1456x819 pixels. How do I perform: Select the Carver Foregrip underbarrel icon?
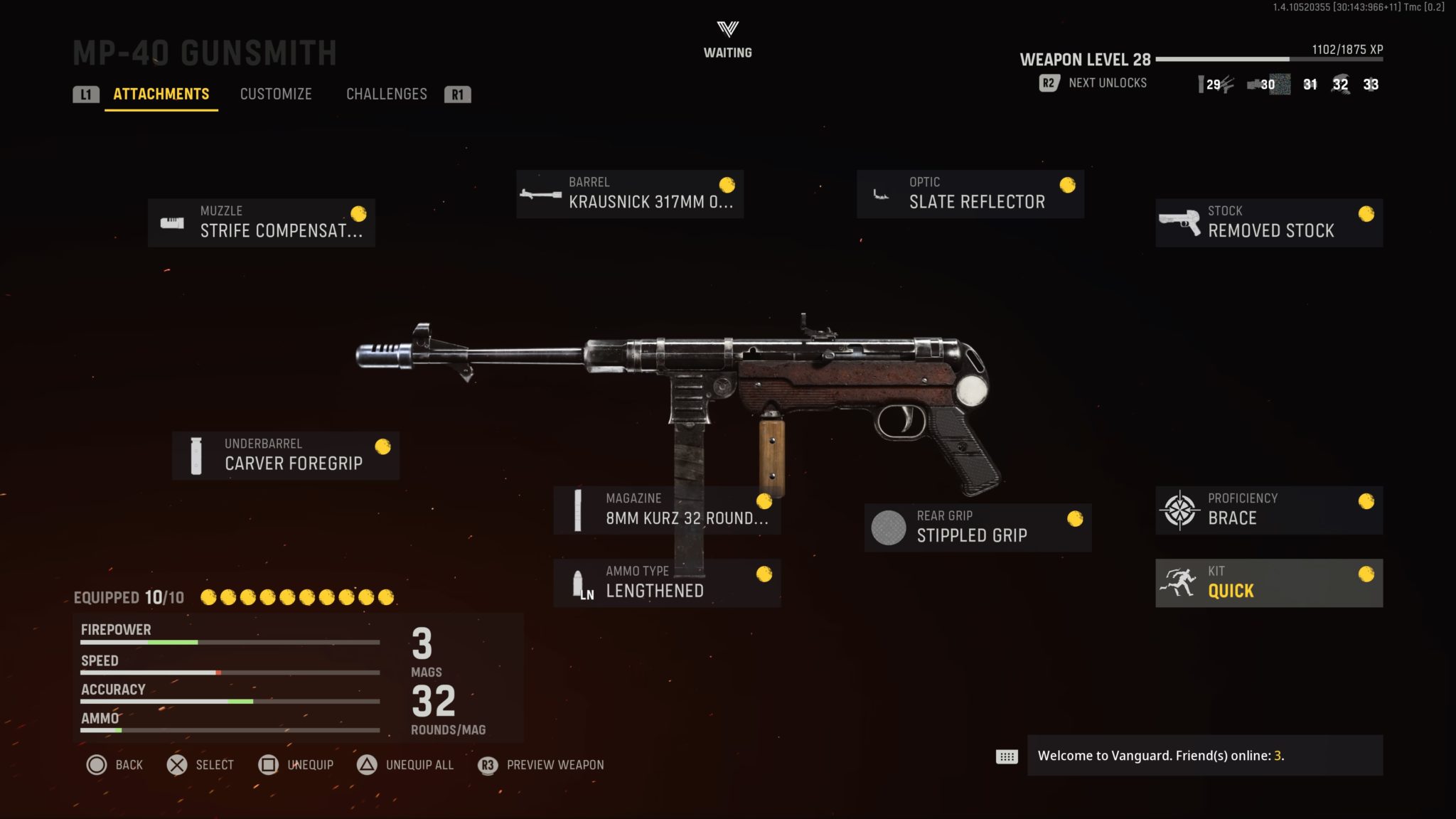point(196,454)
